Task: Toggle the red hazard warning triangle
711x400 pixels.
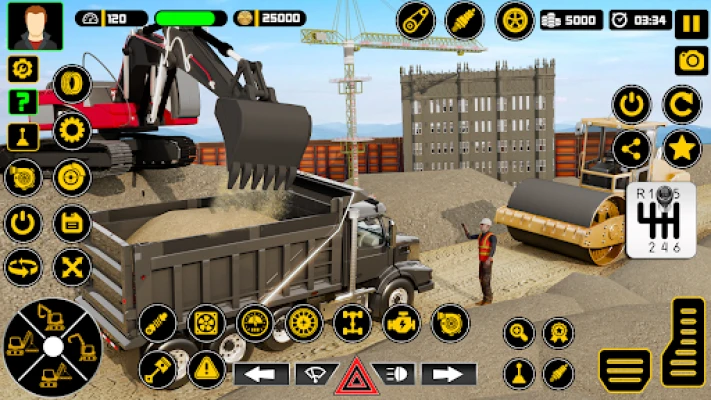Action: [355, 377]
